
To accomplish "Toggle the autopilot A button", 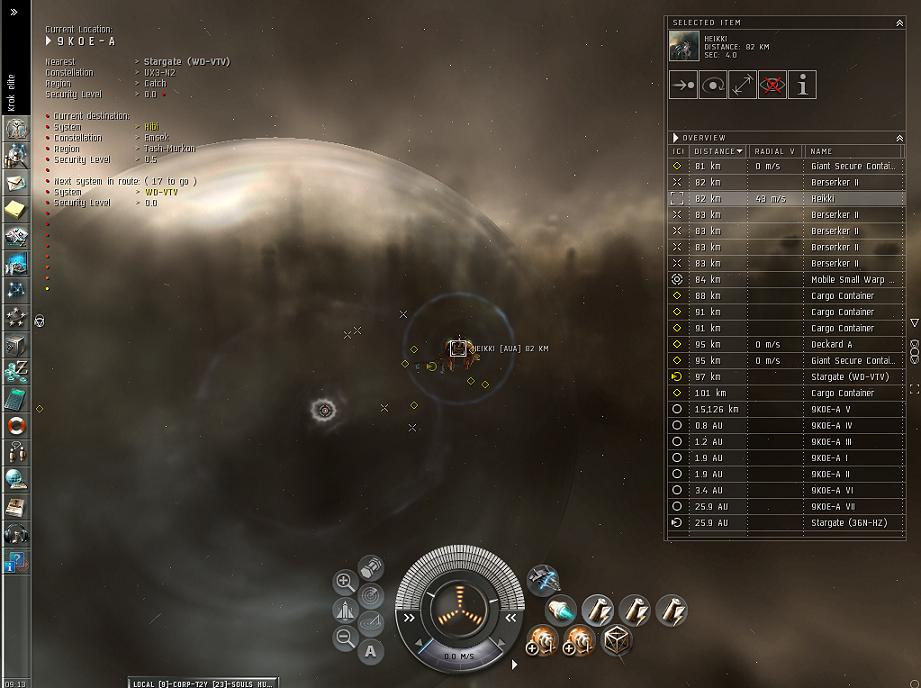I will [x=370, y=652].
